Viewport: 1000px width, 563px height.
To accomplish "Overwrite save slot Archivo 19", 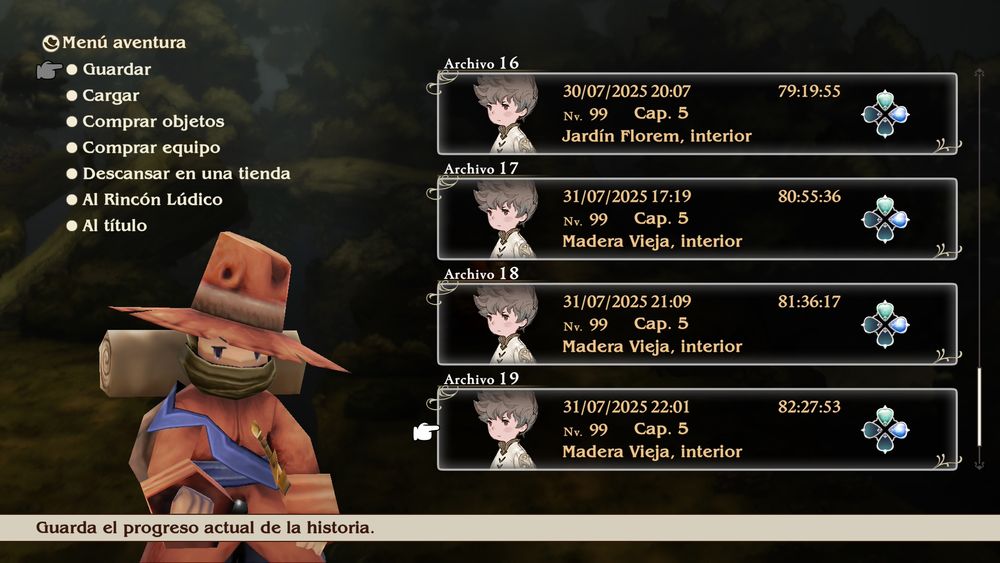I will pos(696,429).
